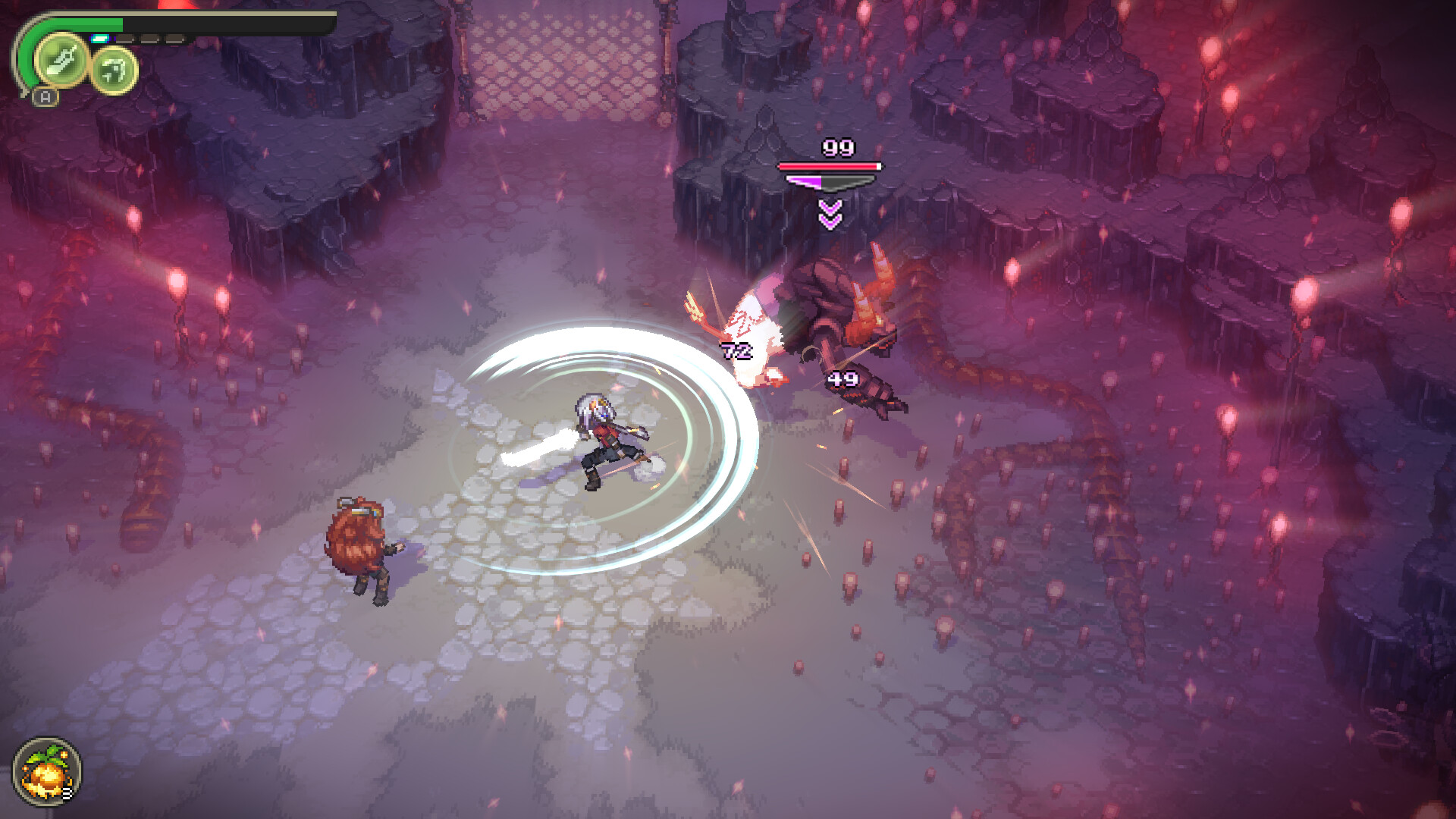Toggle the item quantity counter
This screenshot has height=819, width=1456.
click(x=68, y=793)
